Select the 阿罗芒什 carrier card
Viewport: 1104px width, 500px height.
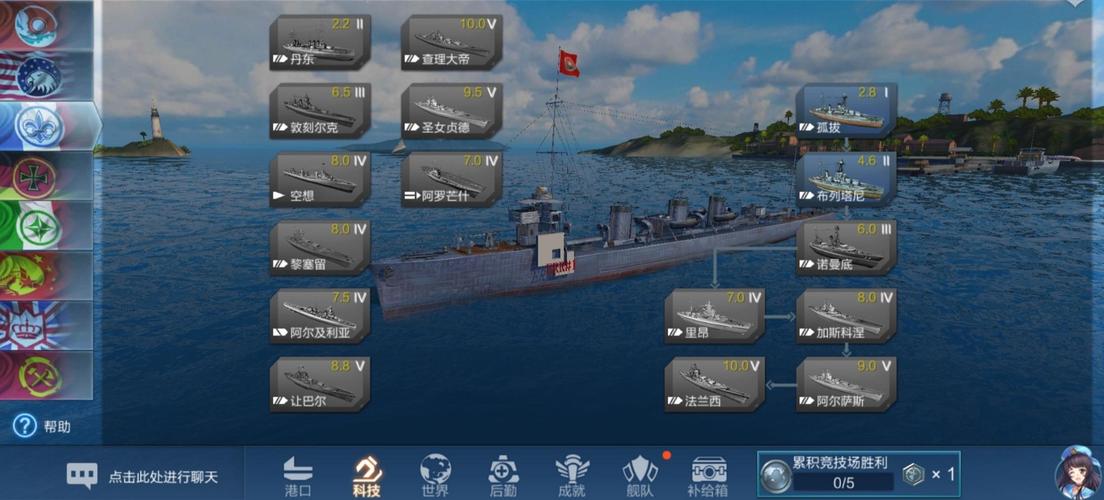point(451,178)
